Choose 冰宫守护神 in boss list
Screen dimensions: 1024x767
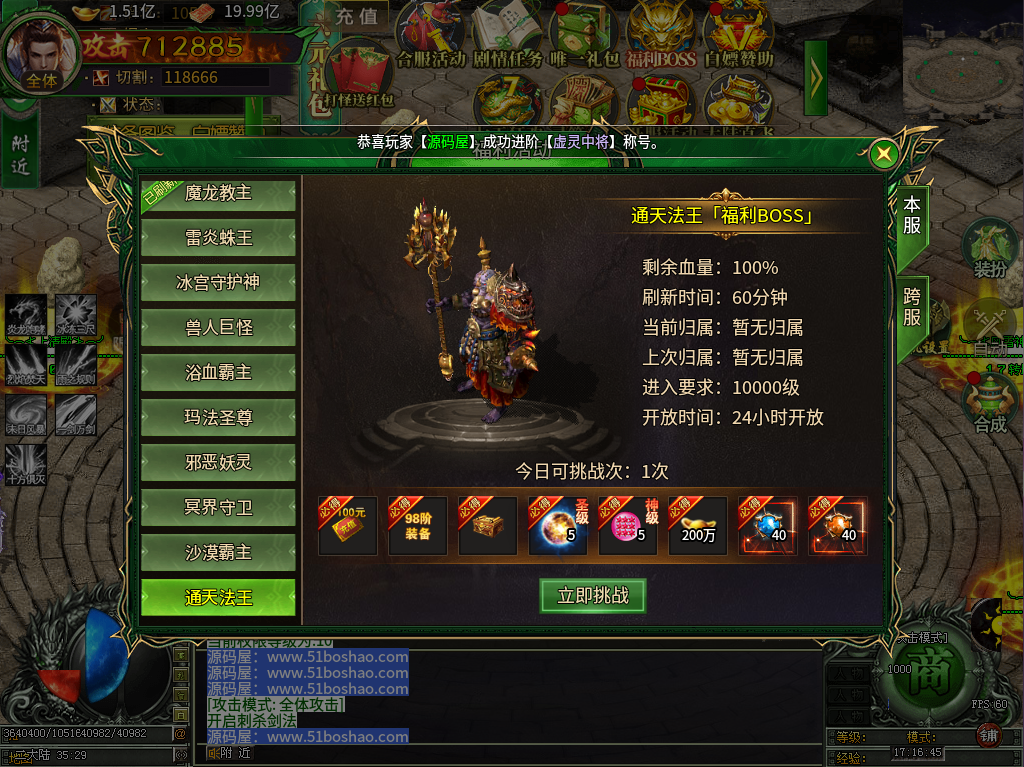[218, 283]
